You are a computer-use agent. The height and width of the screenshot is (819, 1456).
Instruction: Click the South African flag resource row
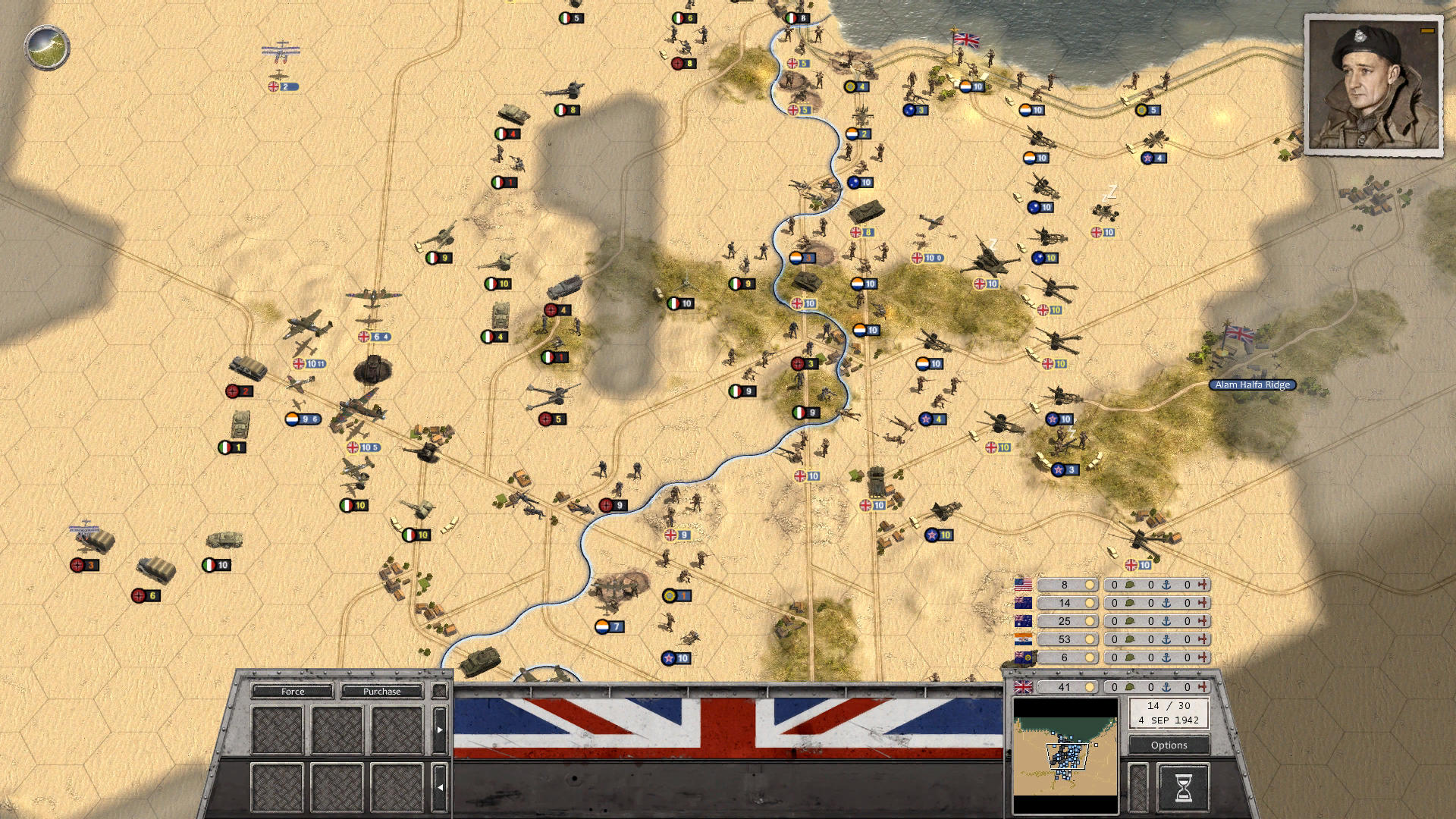[x=1022, y=639]
